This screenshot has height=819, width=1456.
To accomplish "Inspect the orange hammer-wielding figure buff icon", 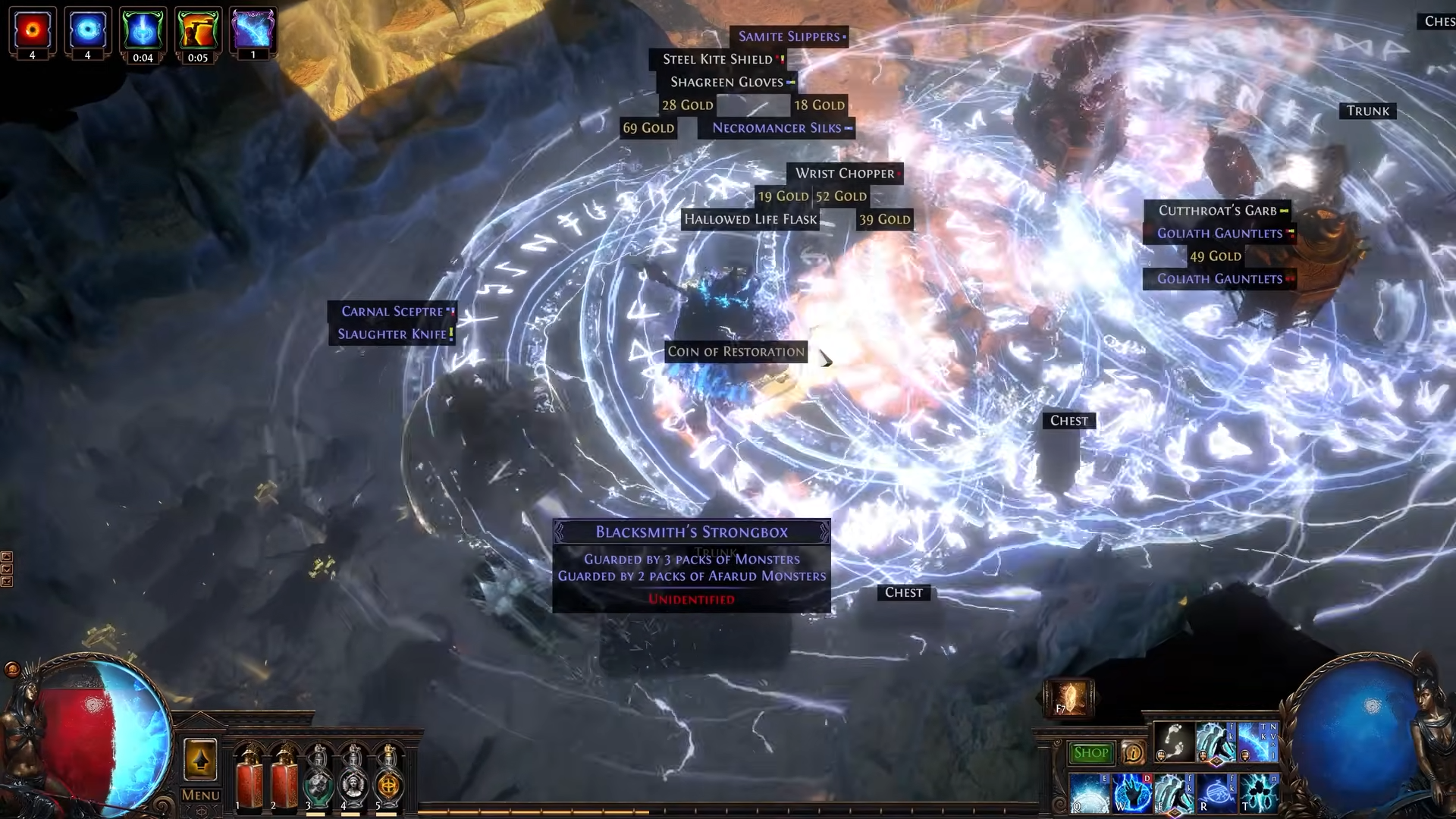I will point(197,30).
